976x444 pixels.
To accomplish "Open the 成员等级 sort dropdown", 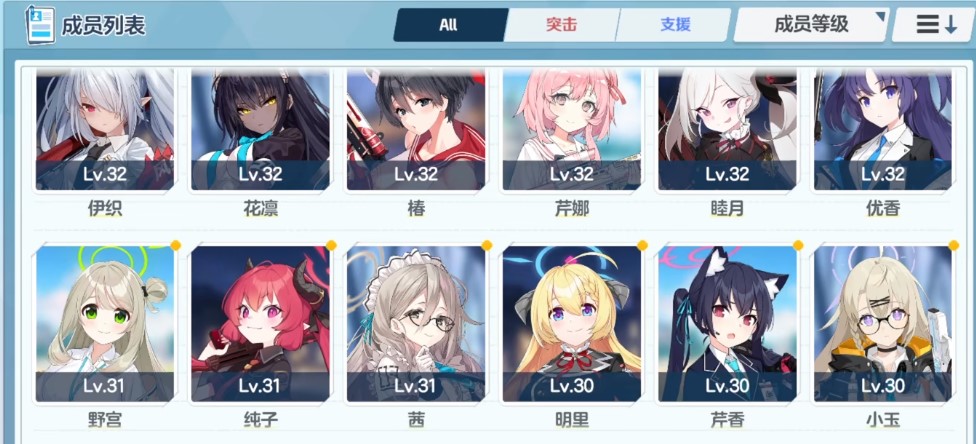I will 811,25.
